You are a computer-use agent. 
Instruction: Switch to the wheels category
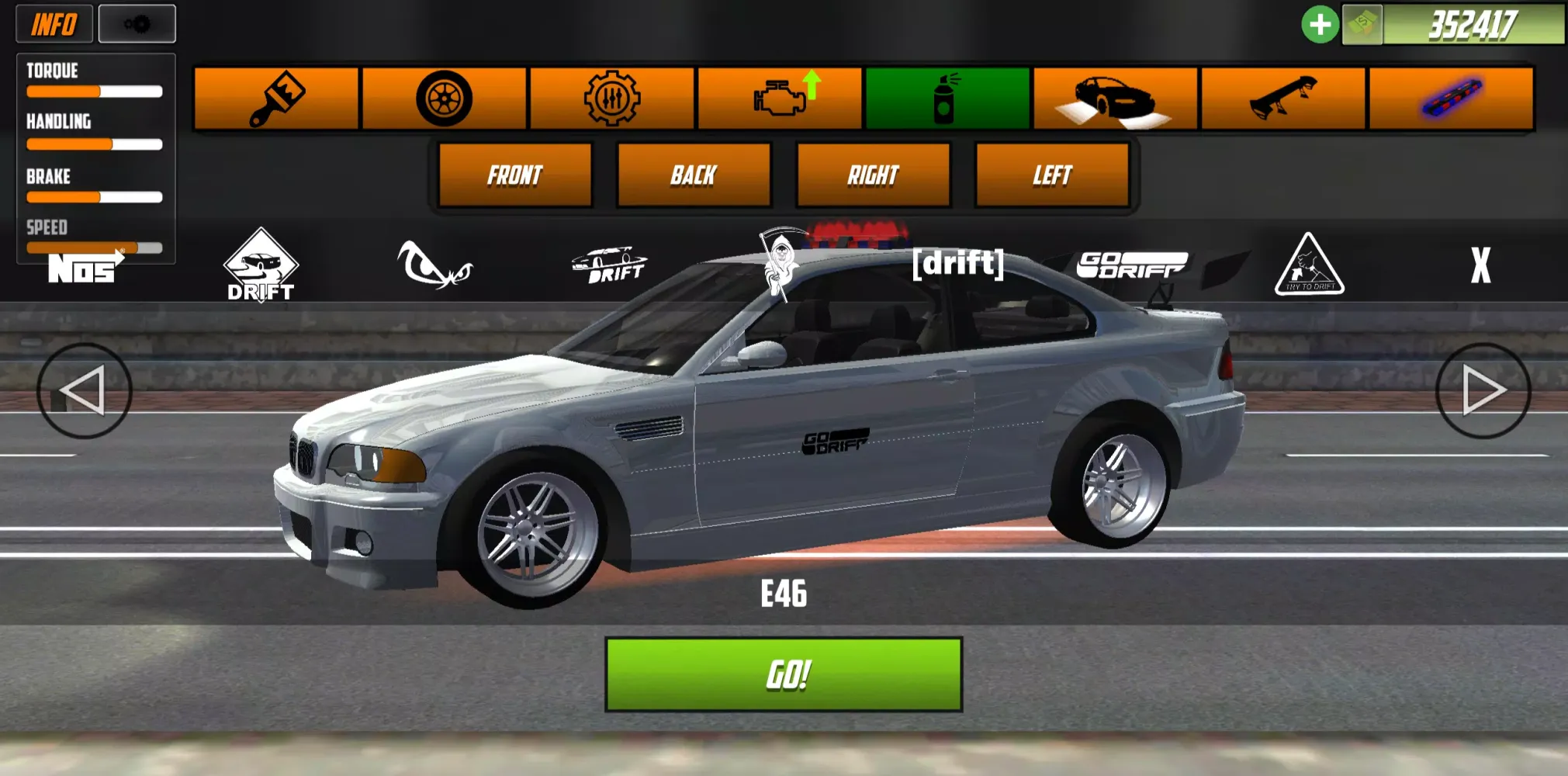(444, 99)
